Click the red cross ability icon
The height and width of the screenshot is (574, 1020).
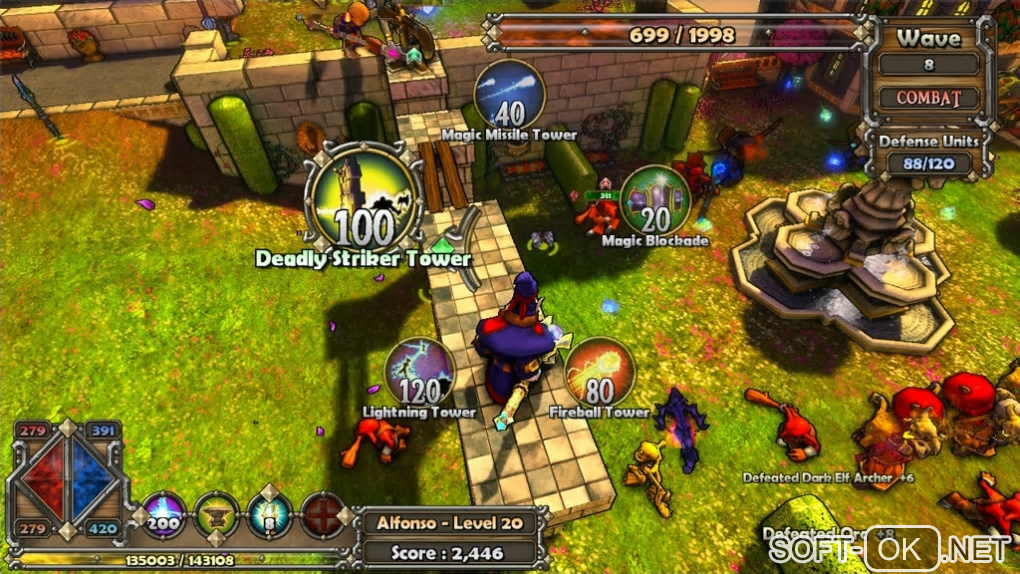tap(322, 514)
